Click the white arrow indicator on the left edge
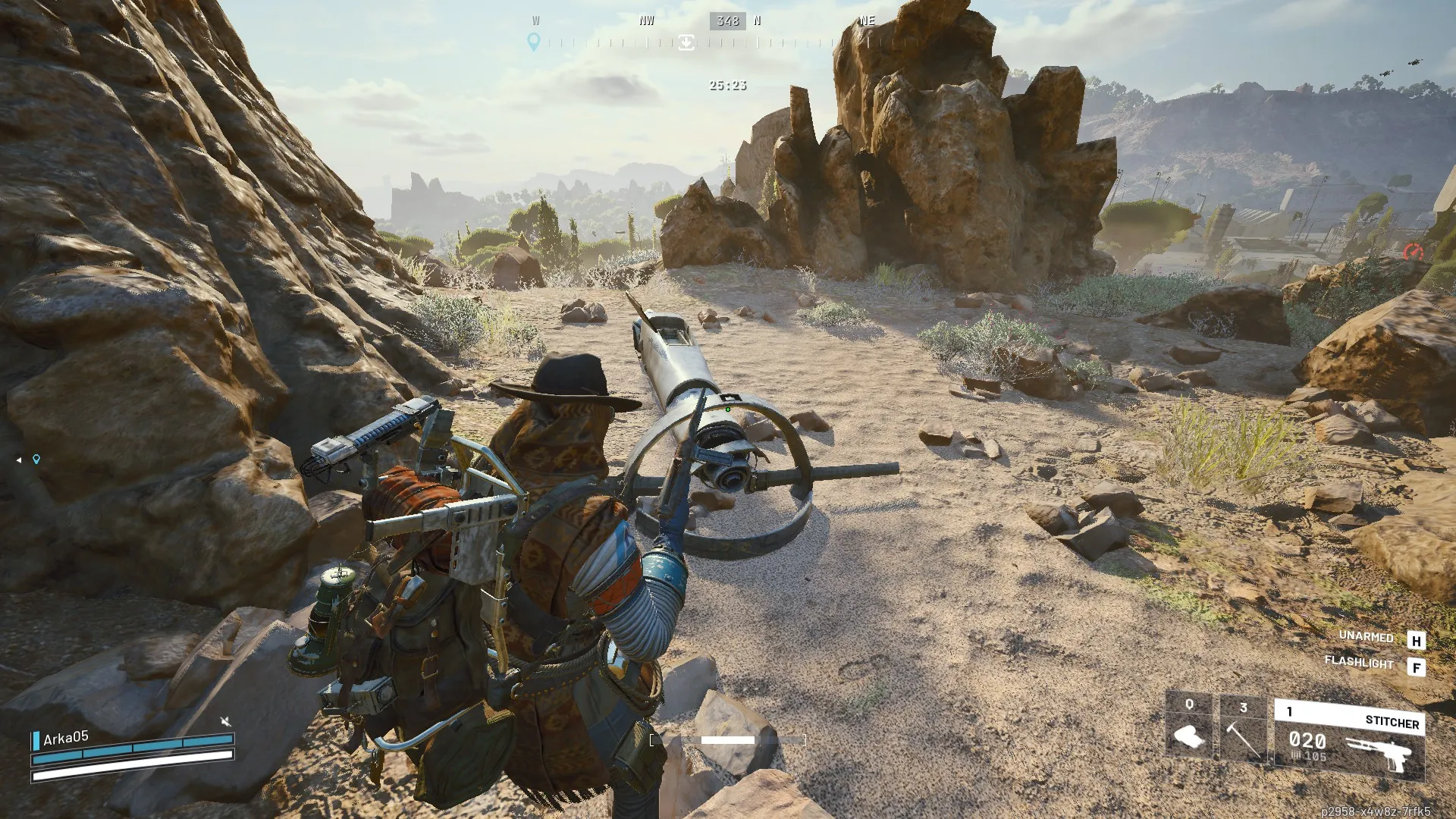 [18, 458]
